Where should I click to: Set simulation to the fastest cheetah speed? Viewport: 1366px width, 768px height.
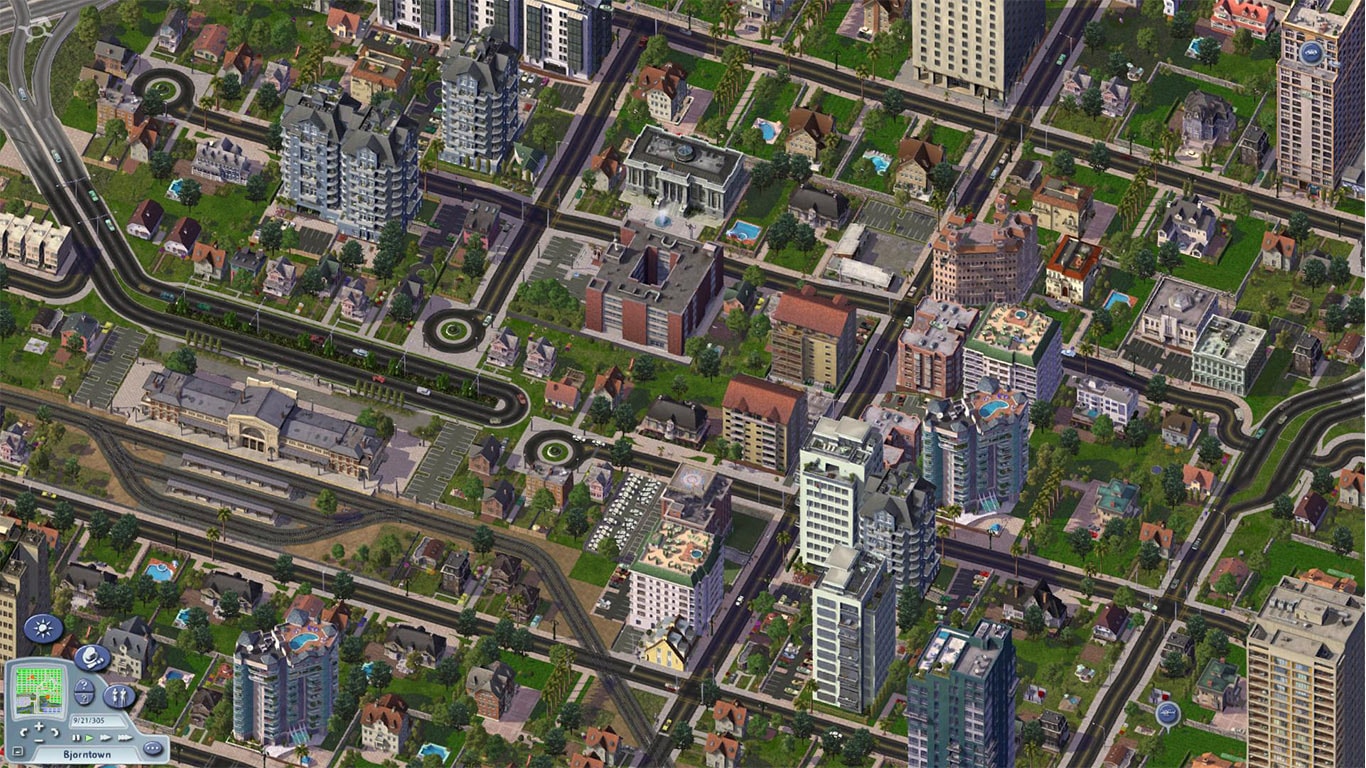pyautogui.click(x=123, y=737)
